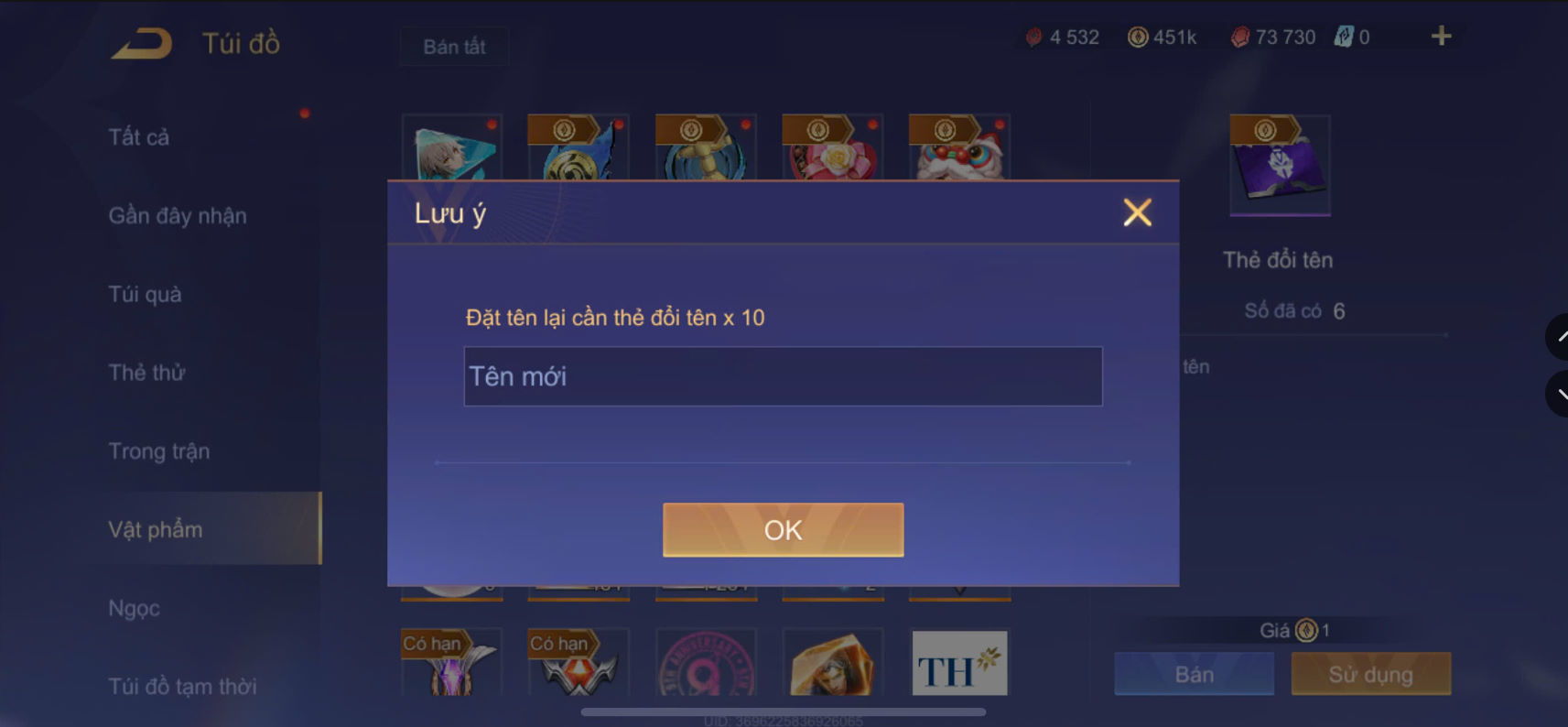Click the Sử dụng button
The image size is (1568, 727).
(x=1370, y=674)
